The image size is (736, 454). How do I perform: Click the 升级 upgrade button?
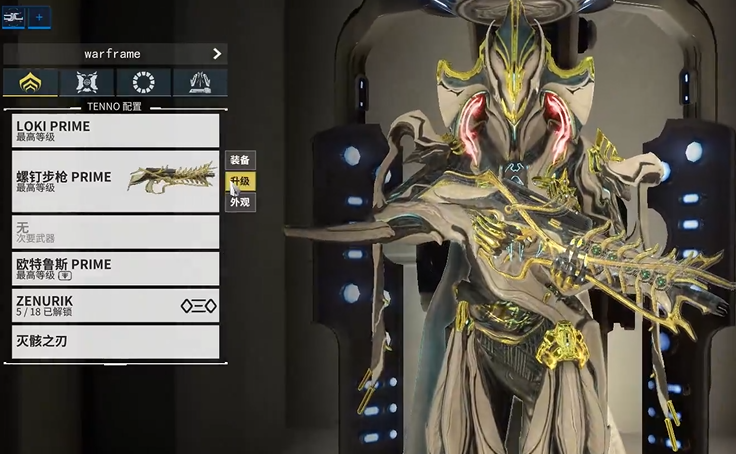[x=240, y=181]
